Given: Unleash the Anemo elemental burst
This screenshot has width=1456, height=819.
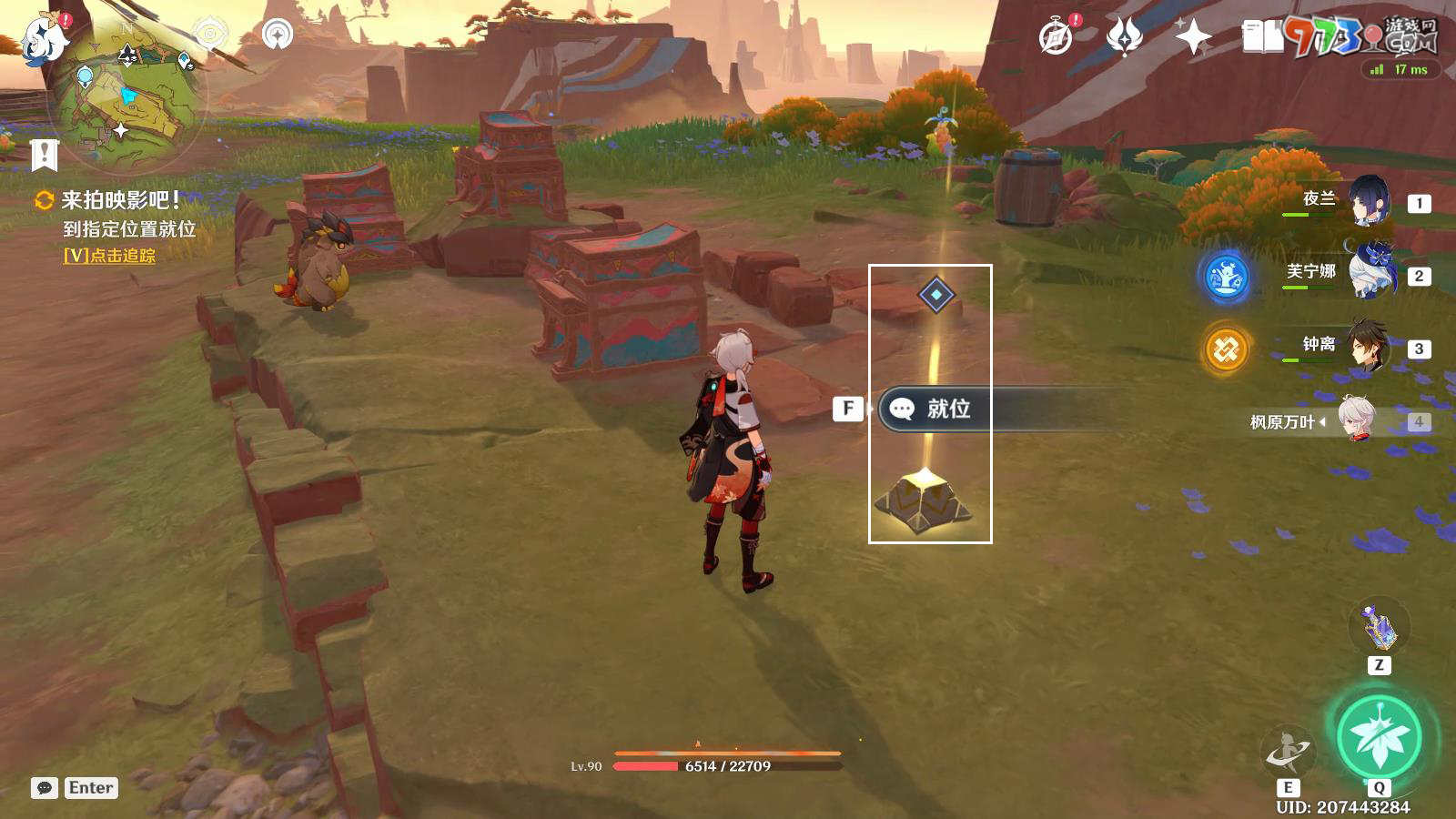Looking at the screenshot, I should tap(1379, 737).
